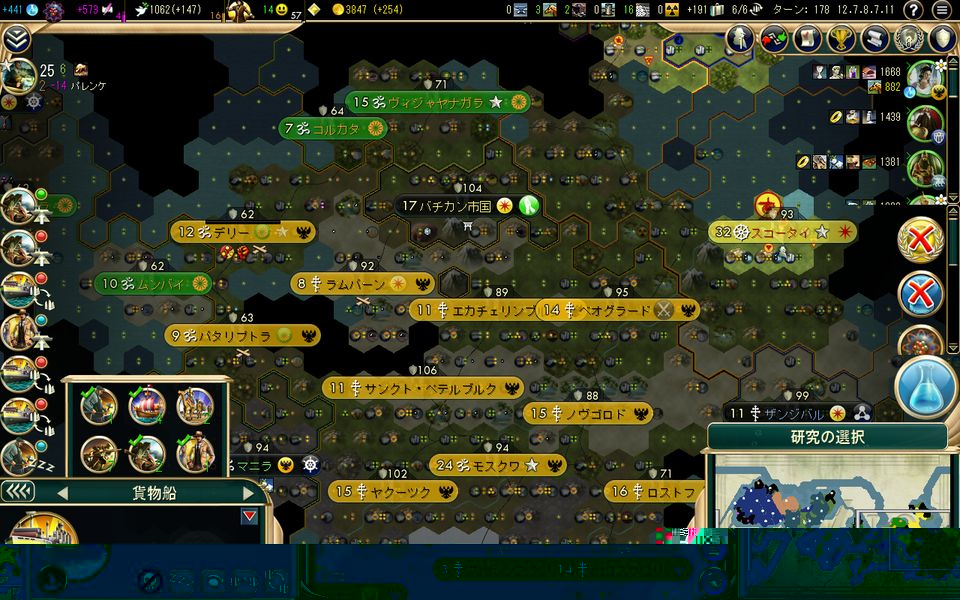Open the モスクワ city banner
Viewport: 960px width, 600px height.
[x=497, y=465]
